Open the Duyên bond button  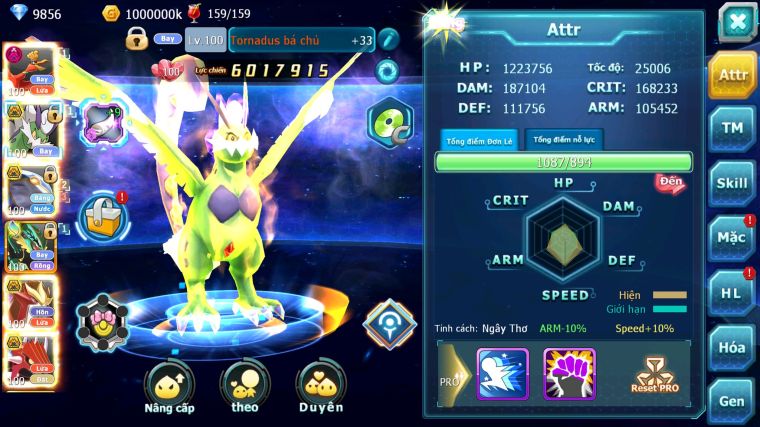tap(320, 387)
